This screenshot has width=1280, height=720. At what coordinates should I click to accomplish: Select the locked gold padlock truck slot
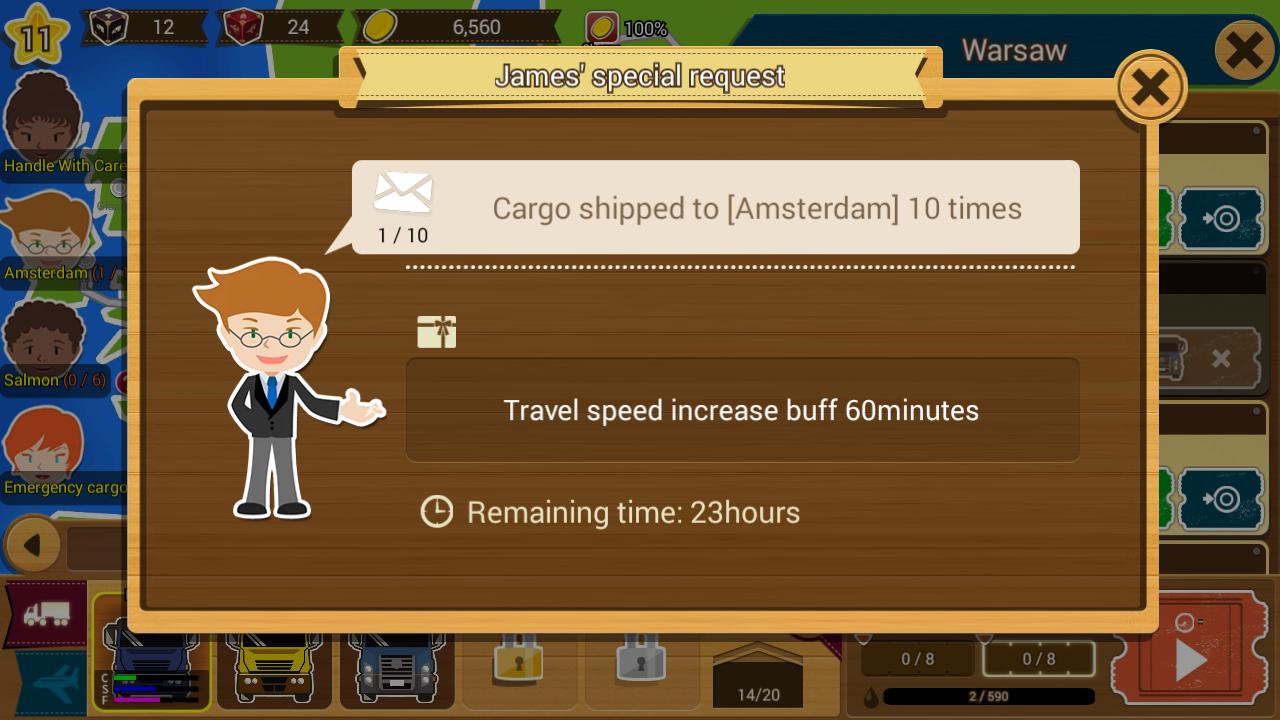pyautogui.click(x=519, y=667)
